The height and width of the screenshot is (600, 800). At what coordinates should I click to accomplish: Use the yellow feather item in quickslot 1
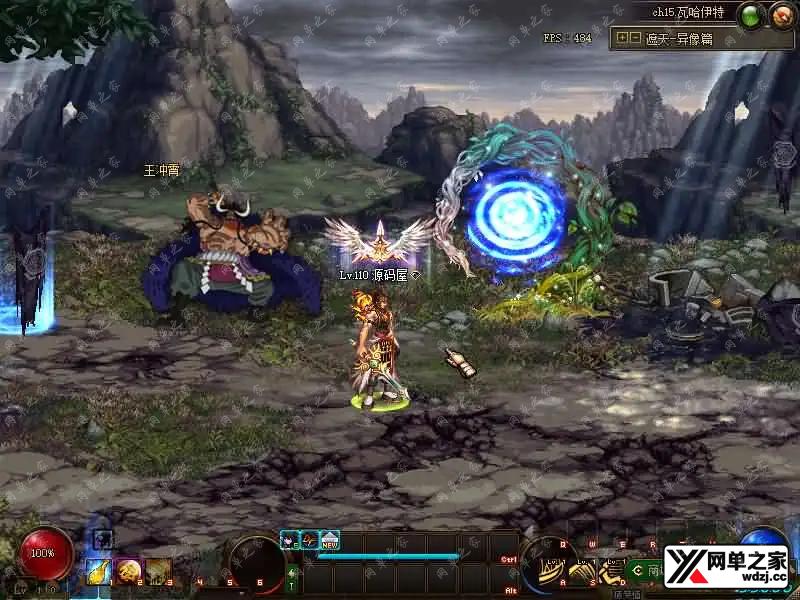(x=98, y=571)
